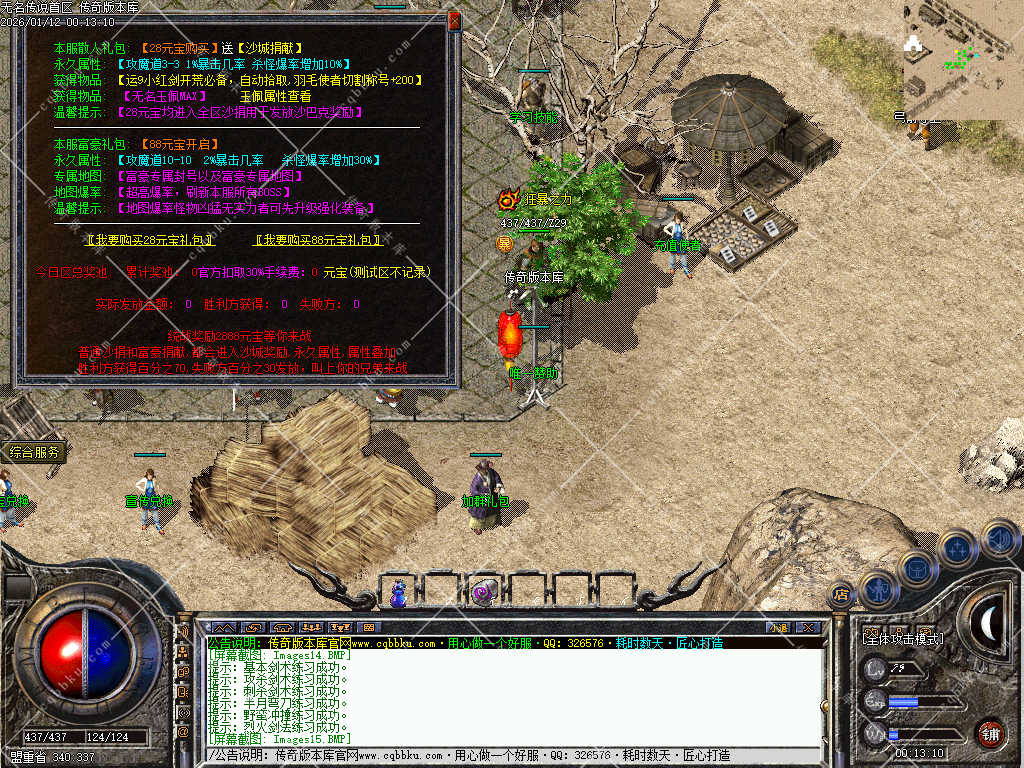Click the 小退 logout button on chat bar

pos(778,627)
